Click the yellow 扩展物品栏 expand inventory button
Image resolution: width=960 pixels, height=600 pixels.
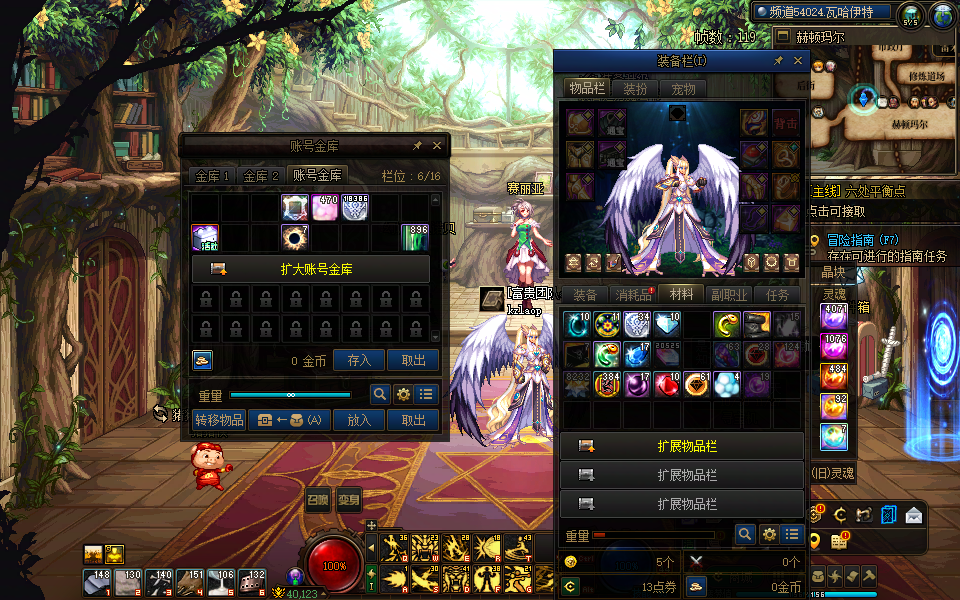click(682, 446)
